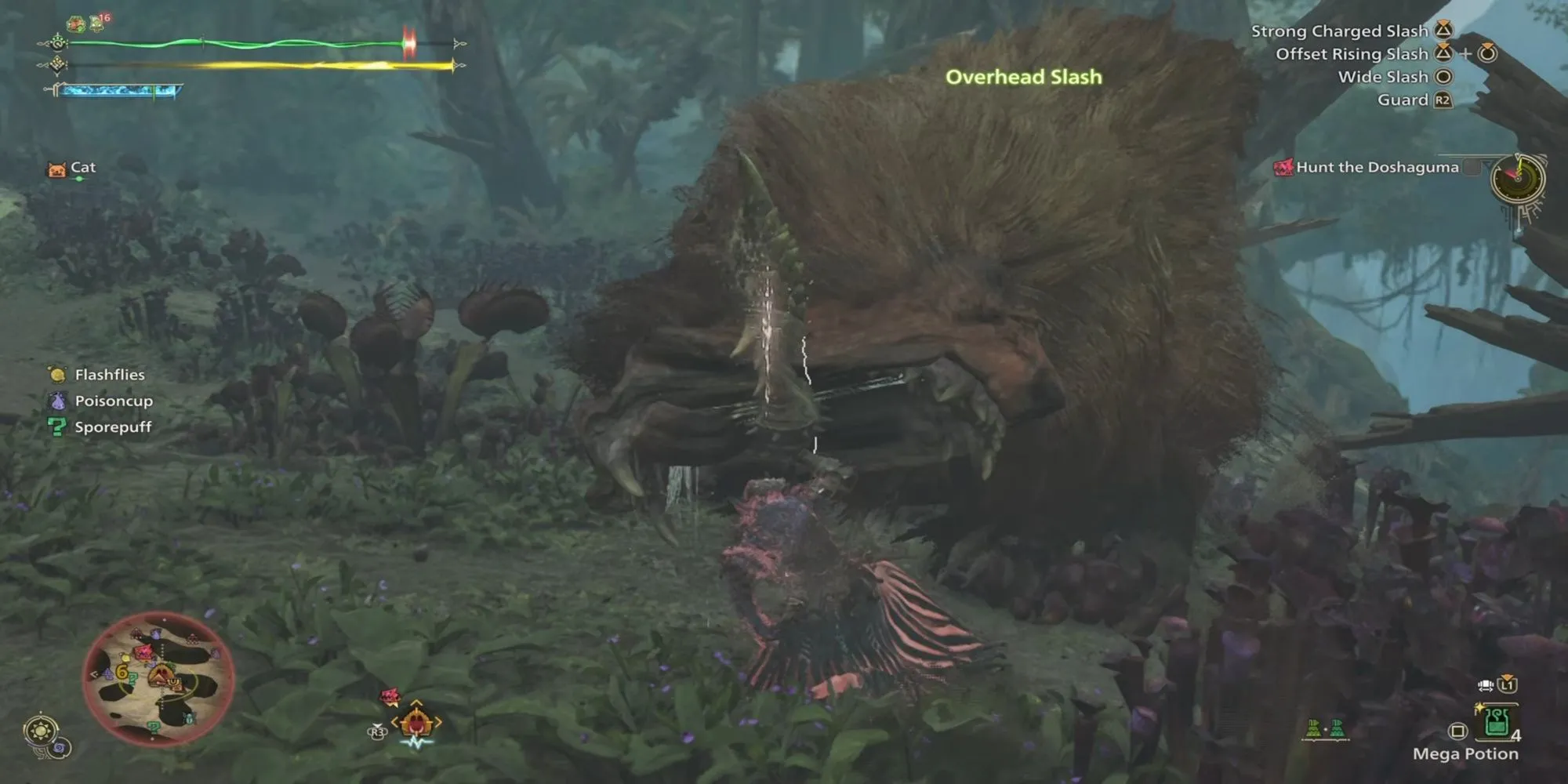Select the Offset Rising Slash command
Image resolution: width=1568 pixels, height=784 pixels.
click(1351, 54)
